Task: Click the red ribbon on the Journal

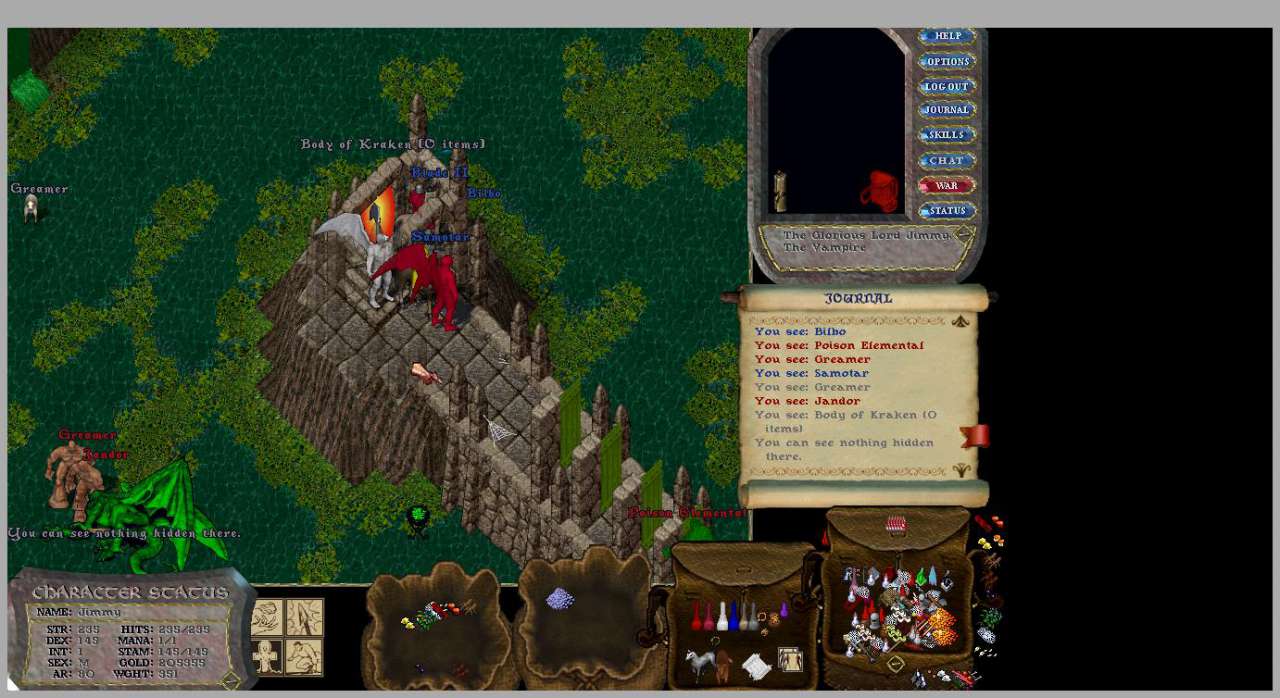Action: [x=975, y=436]
